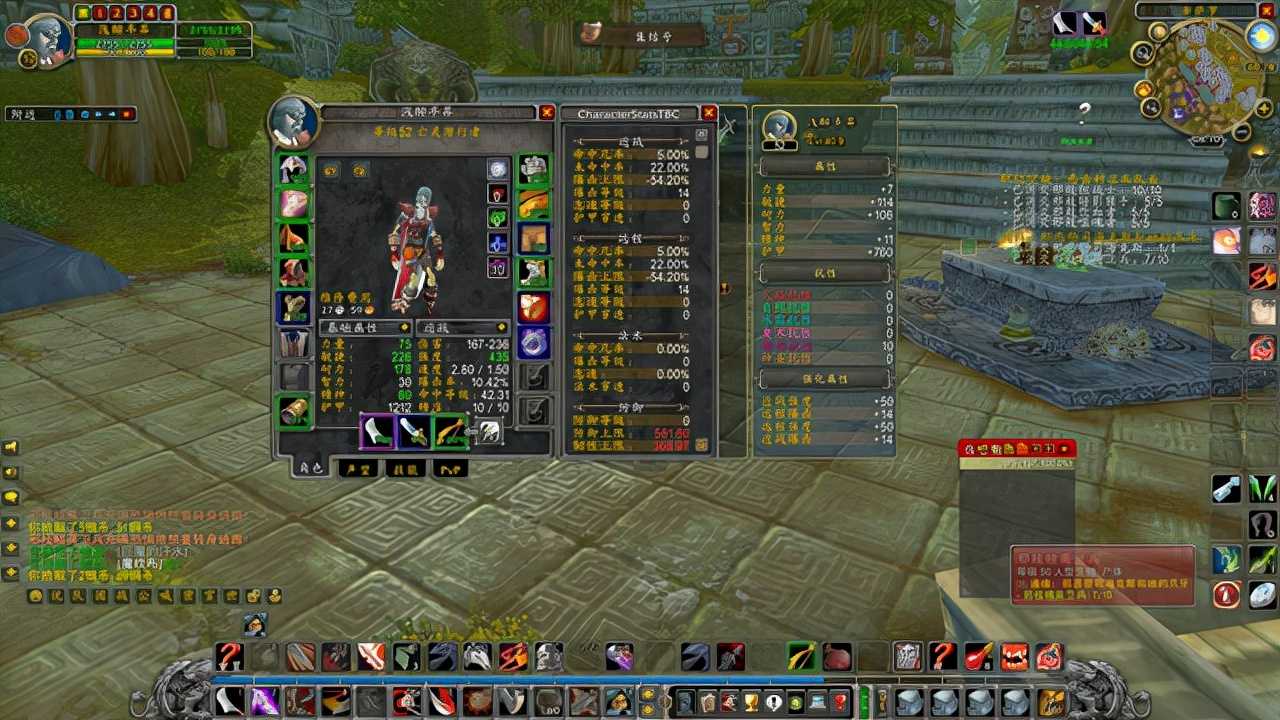1280x720 pixels.
Task: Select the ranged bow weapon slot
Action: 451,432
